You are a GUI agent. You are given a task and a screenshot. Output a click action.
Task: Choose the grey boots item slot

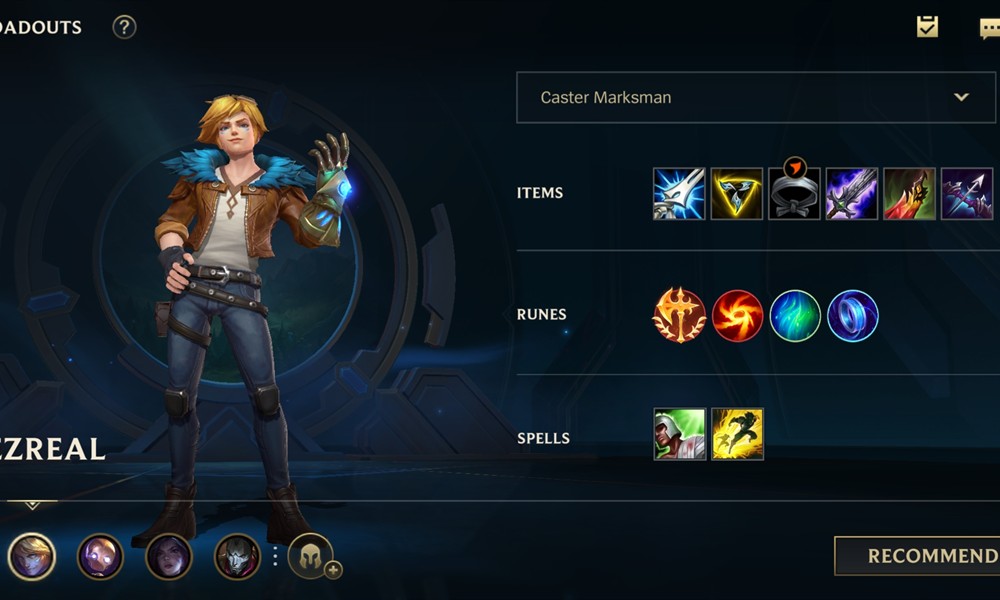[x=795, y=193]
